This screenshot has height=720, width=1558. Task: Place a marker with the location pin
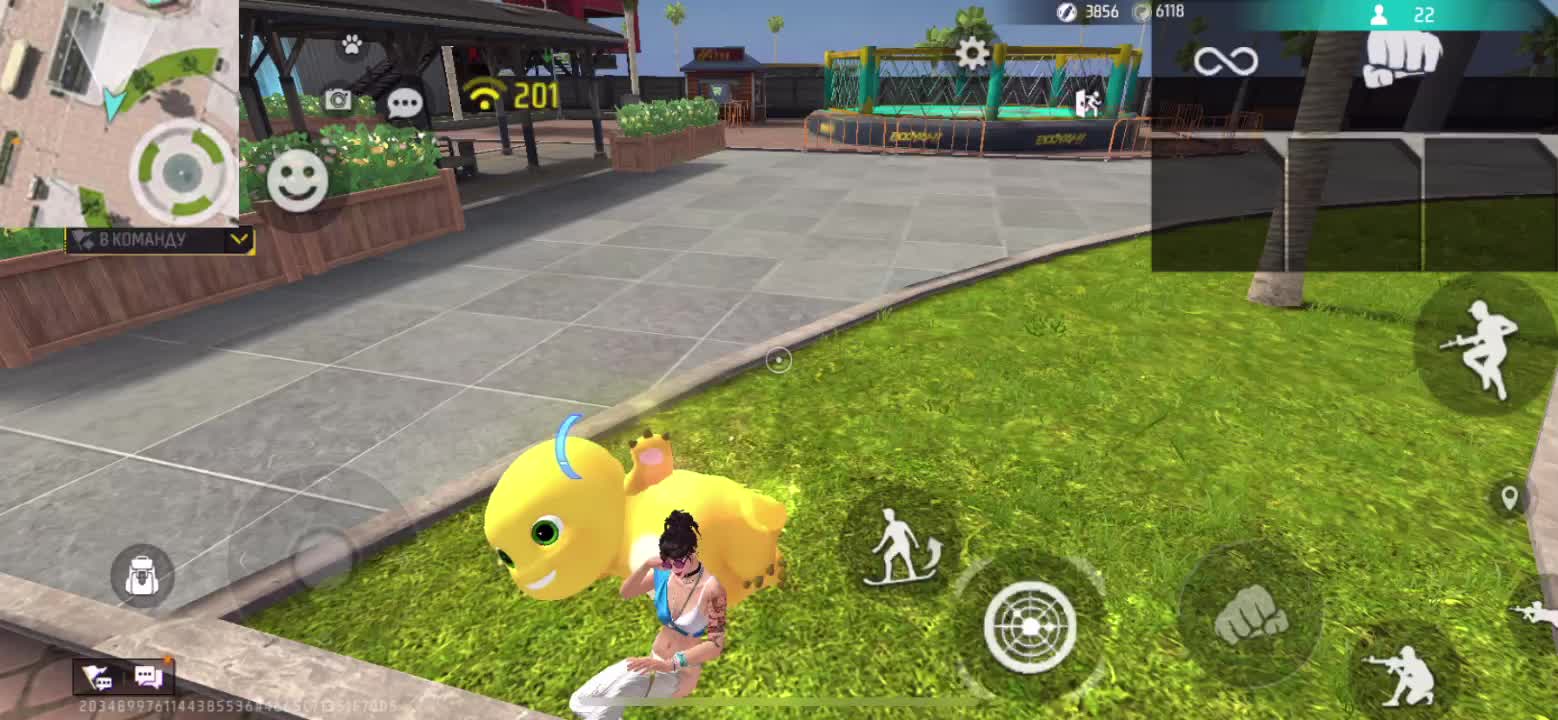click(1509, 497)
